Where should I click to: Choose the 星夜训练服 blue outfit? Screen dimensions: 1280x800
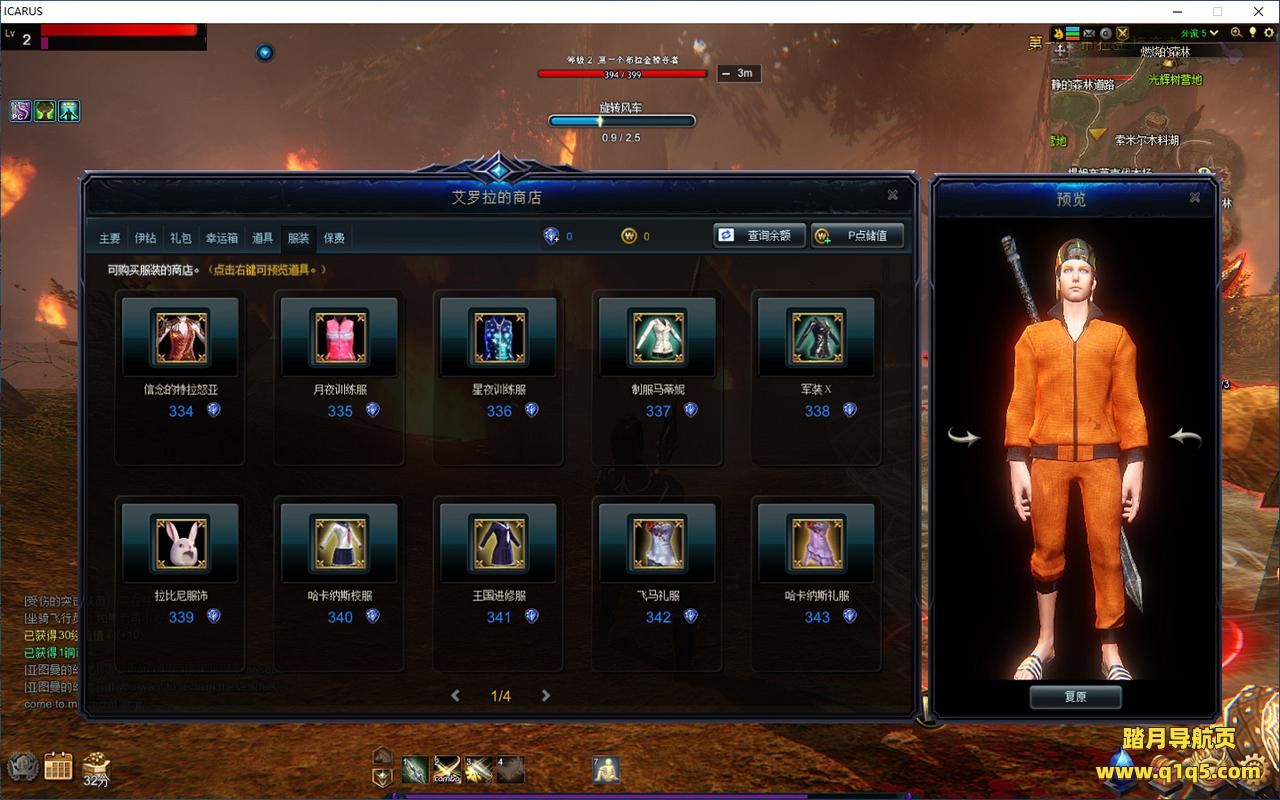499,337
